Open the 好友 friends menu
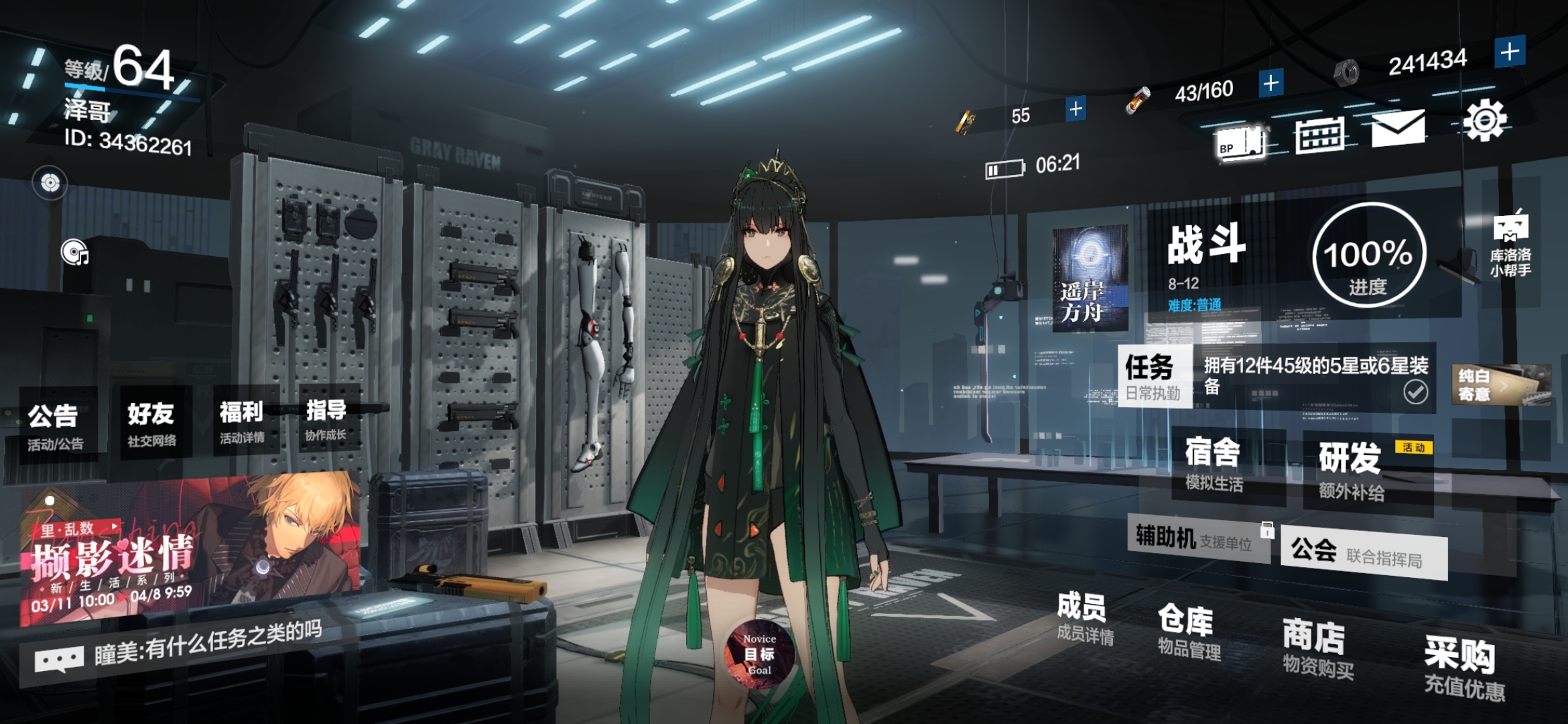The height and width of the screenshot is (724, 1568). 152,422
